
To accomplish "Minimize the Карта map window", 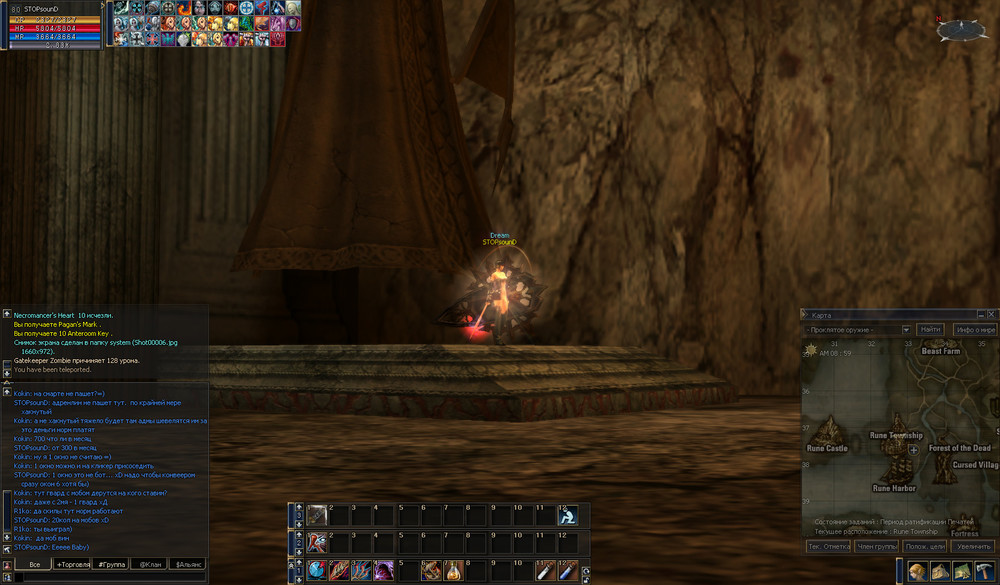I will click(979, 314).
